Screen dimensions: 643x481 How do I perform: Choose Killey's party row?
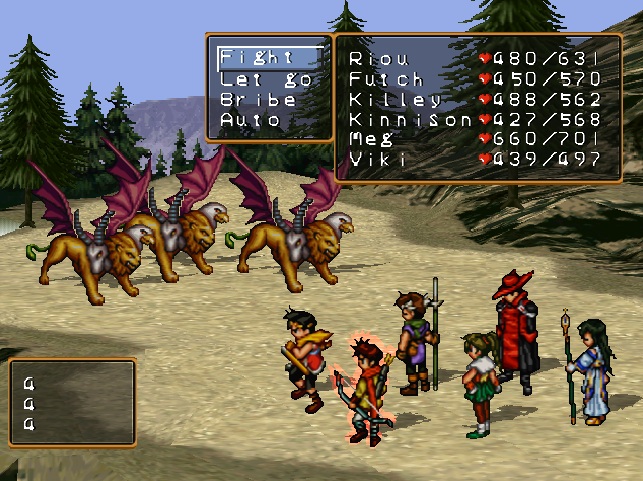394,99
